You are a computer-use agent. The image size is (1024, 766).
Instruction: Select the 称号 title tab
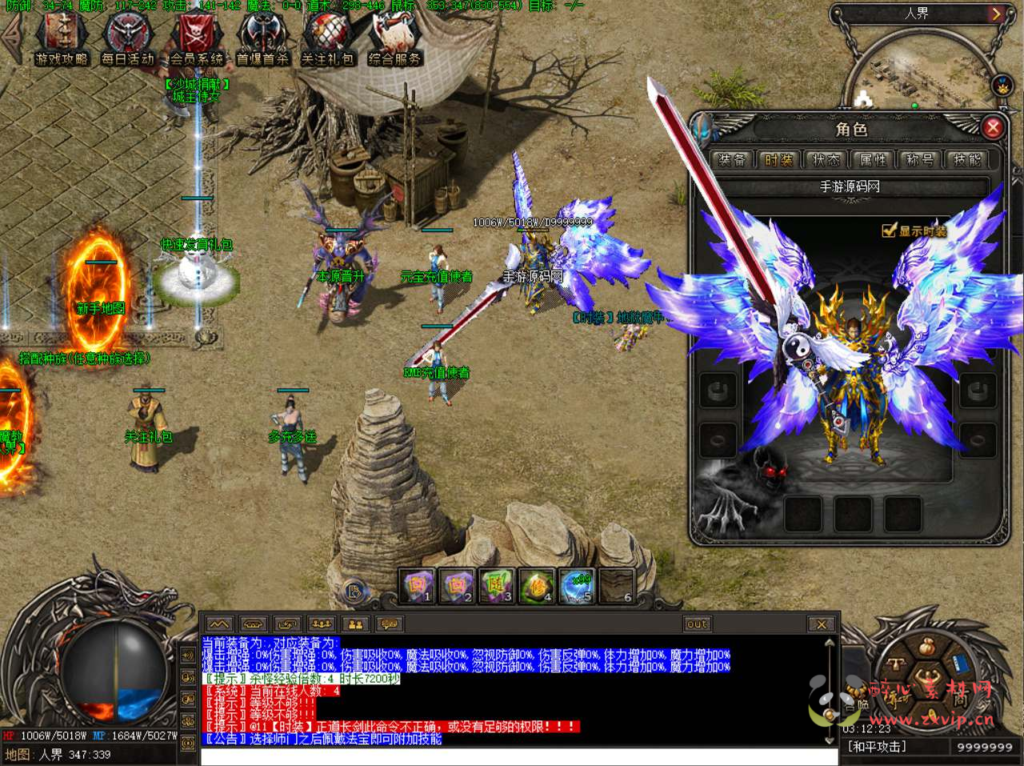click(919, 160)
